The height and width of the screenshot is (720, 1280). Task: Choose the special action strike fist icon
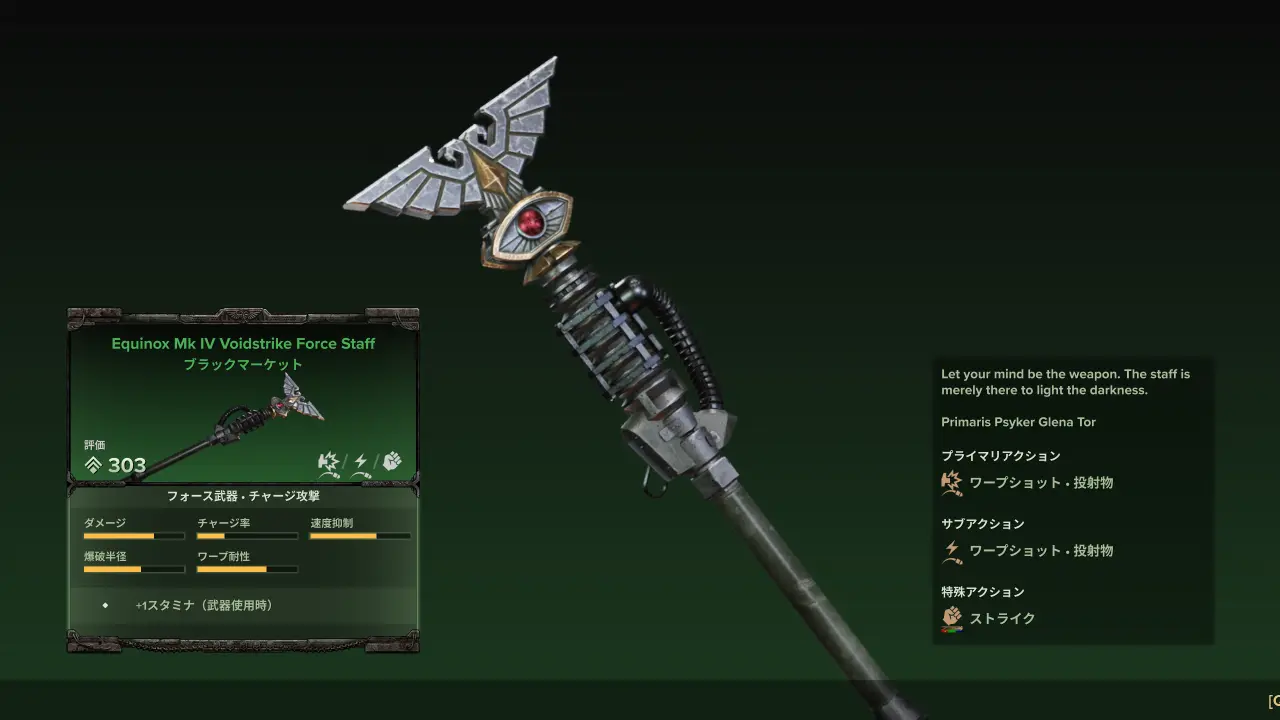coord(952,619)
